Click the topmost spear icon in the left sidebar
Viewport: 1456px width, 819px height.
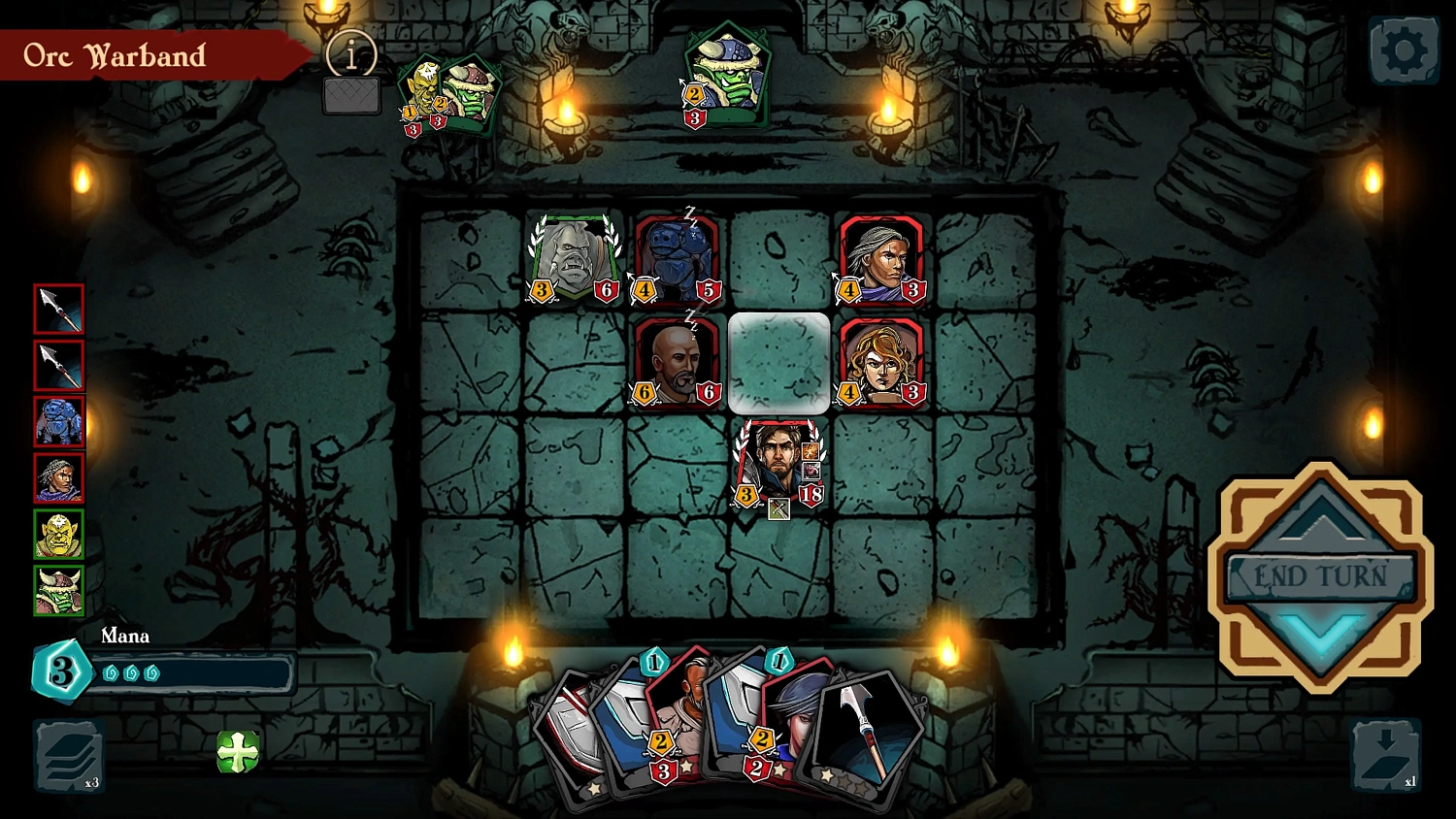click(x=58, y=309)
